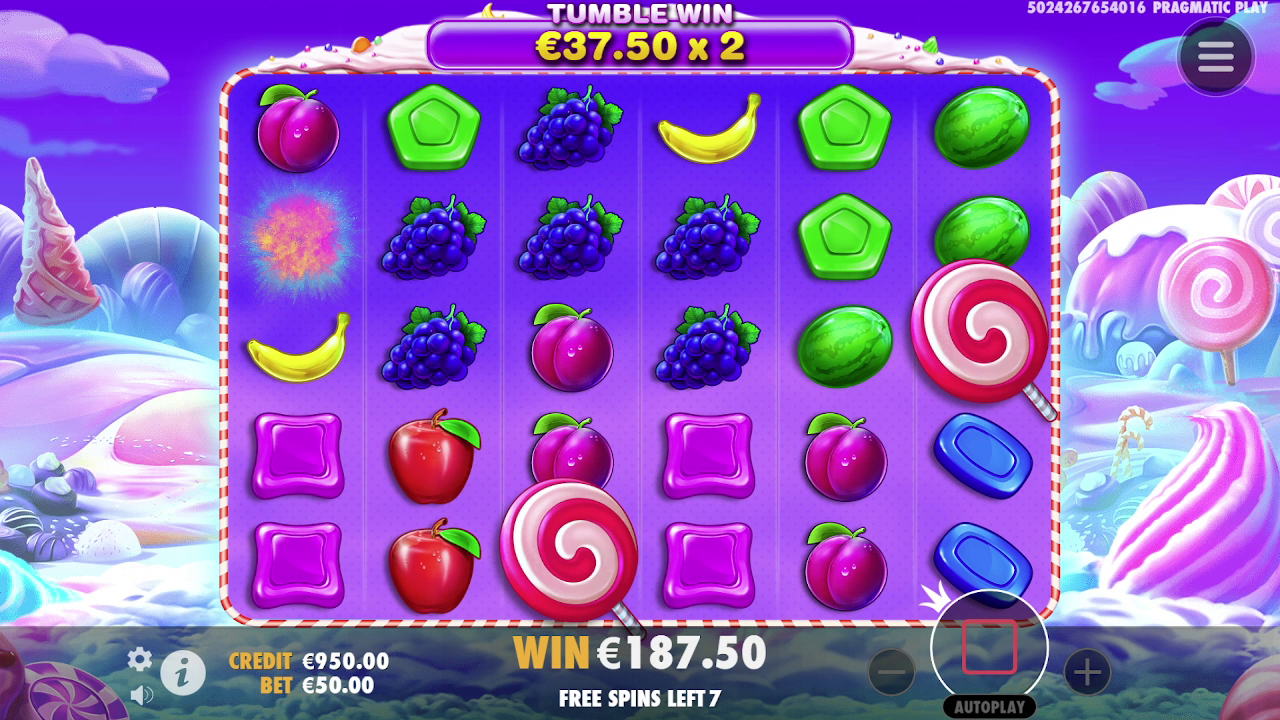Screen dimensions: 1280x720
Task: Toggle the sound speaker icon
Action: [x=141, y=694]
